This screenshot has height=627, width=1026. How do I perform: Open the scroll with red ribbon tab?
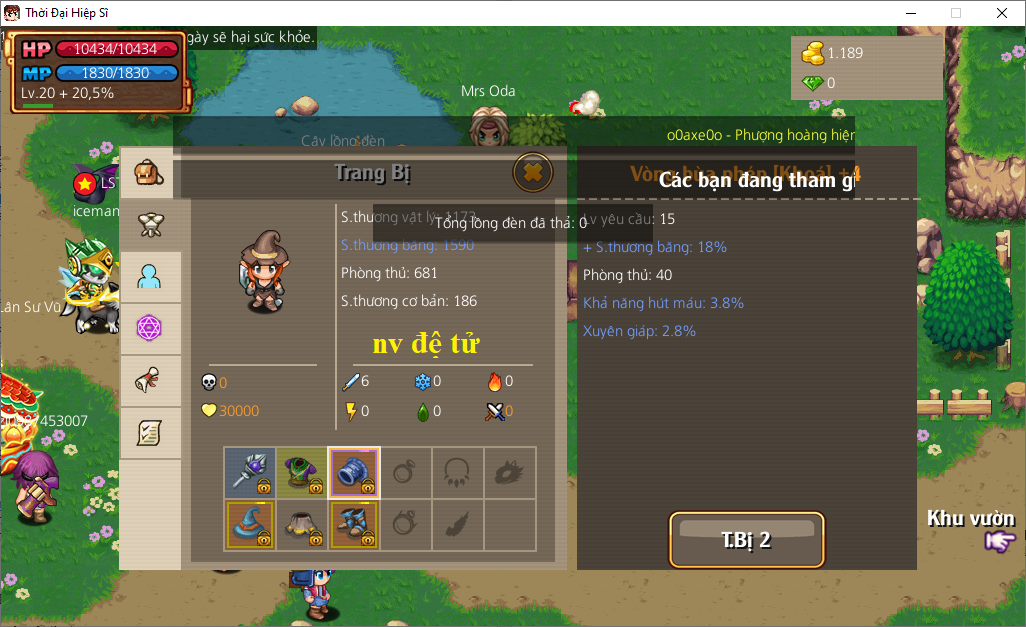150,380
